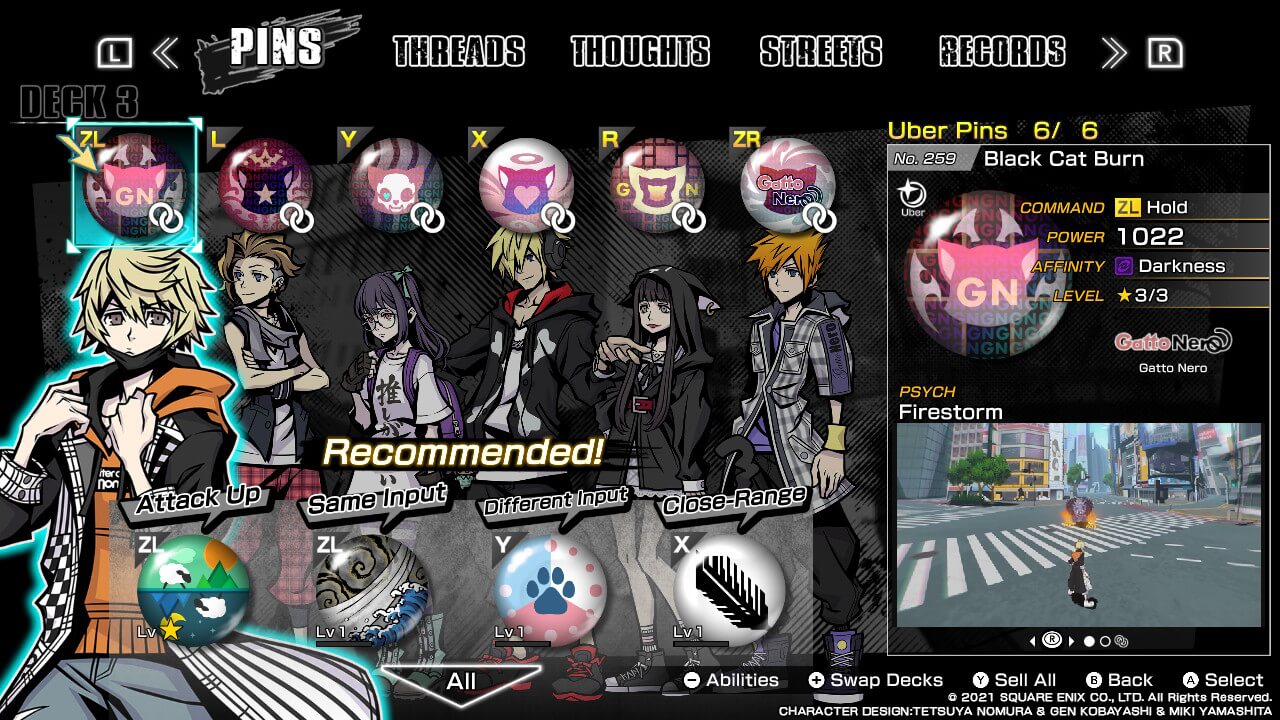The image size is (1280, 720).
Task: Click the second page dot under the psych preview
Action: pyautogui.click(x=1105, y=642)
